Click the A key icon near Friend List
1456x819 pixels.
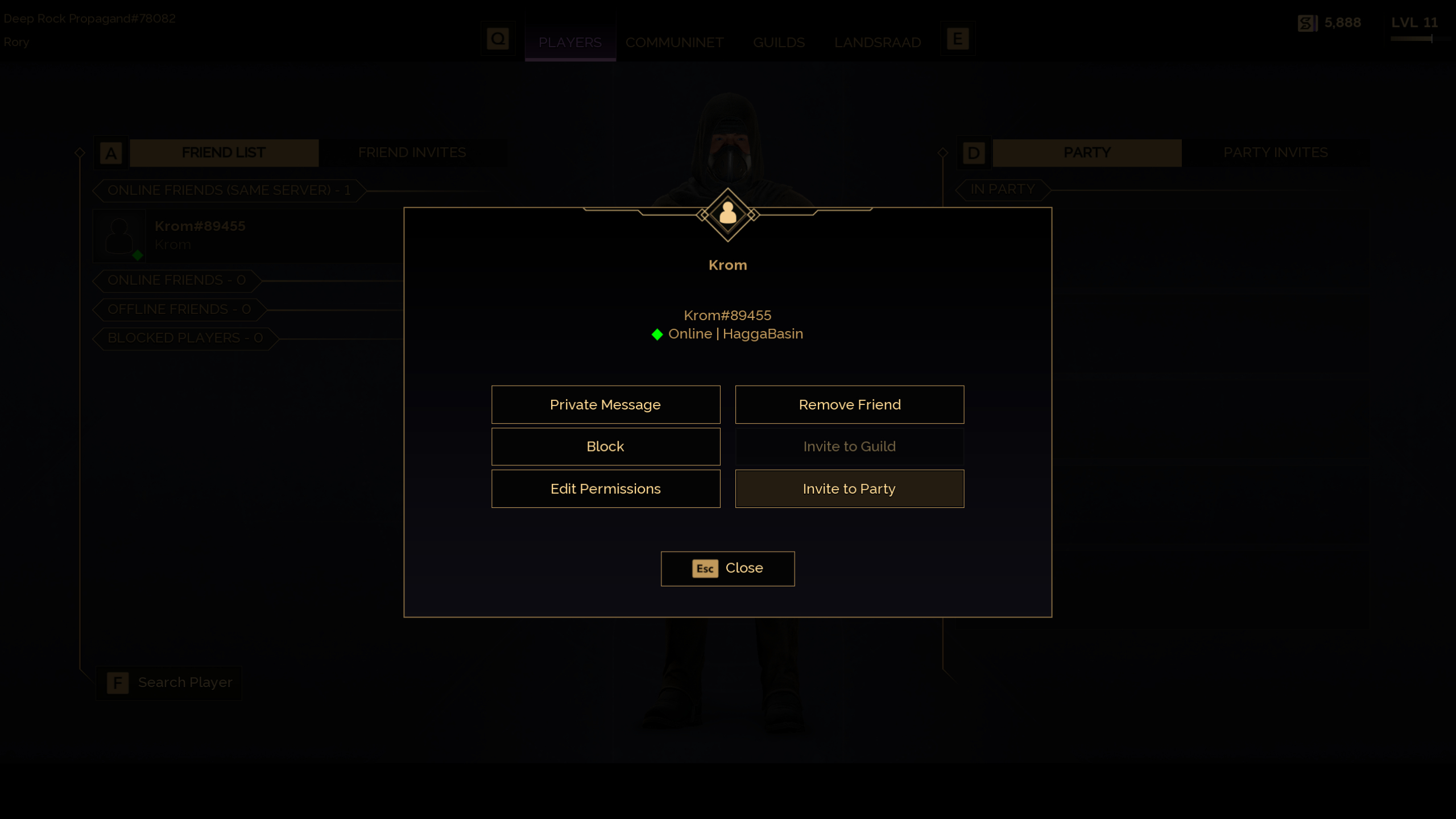tap(111, 152)
